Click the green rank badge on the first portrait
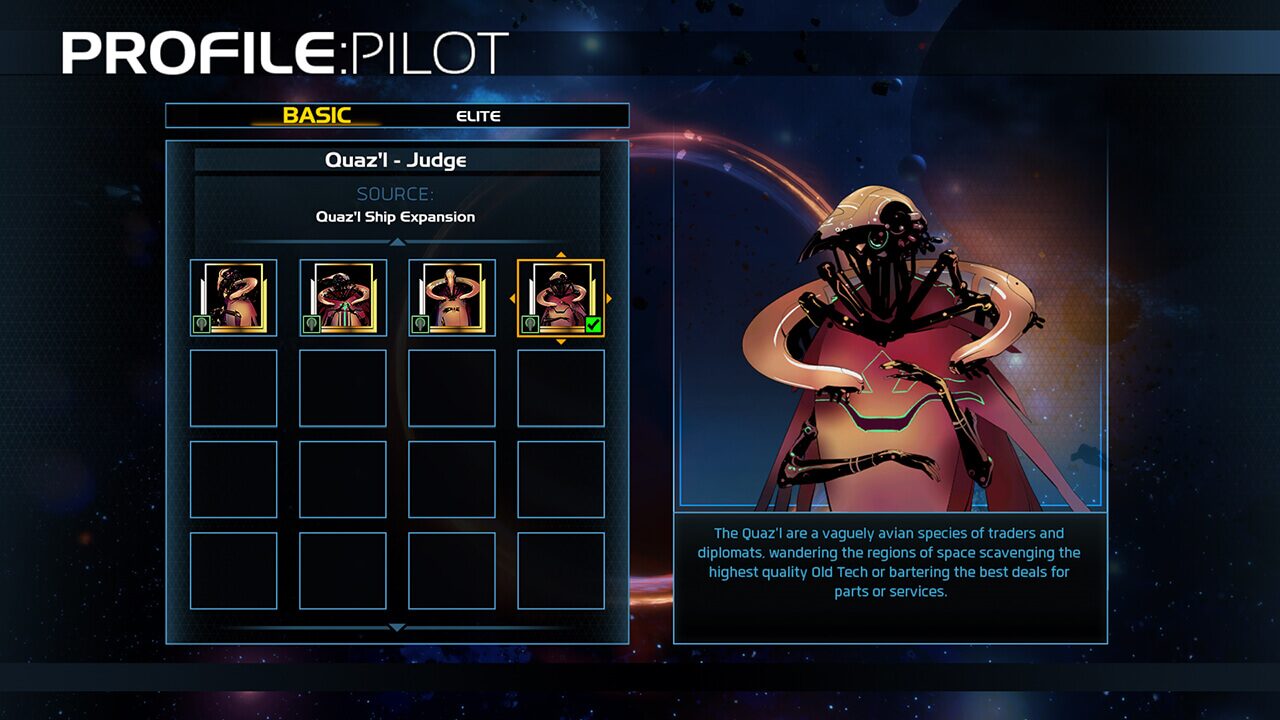This screenshot has height=720, width=1280. point(201,322)
